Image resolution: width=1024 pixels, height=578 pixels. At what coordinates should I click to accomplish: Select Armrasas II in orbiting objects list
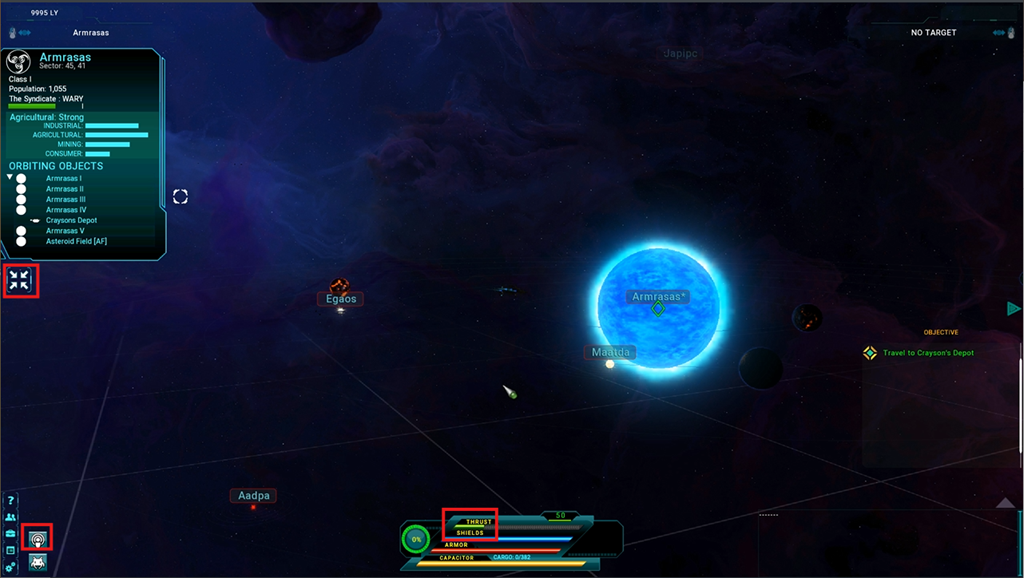pos(65,189)
